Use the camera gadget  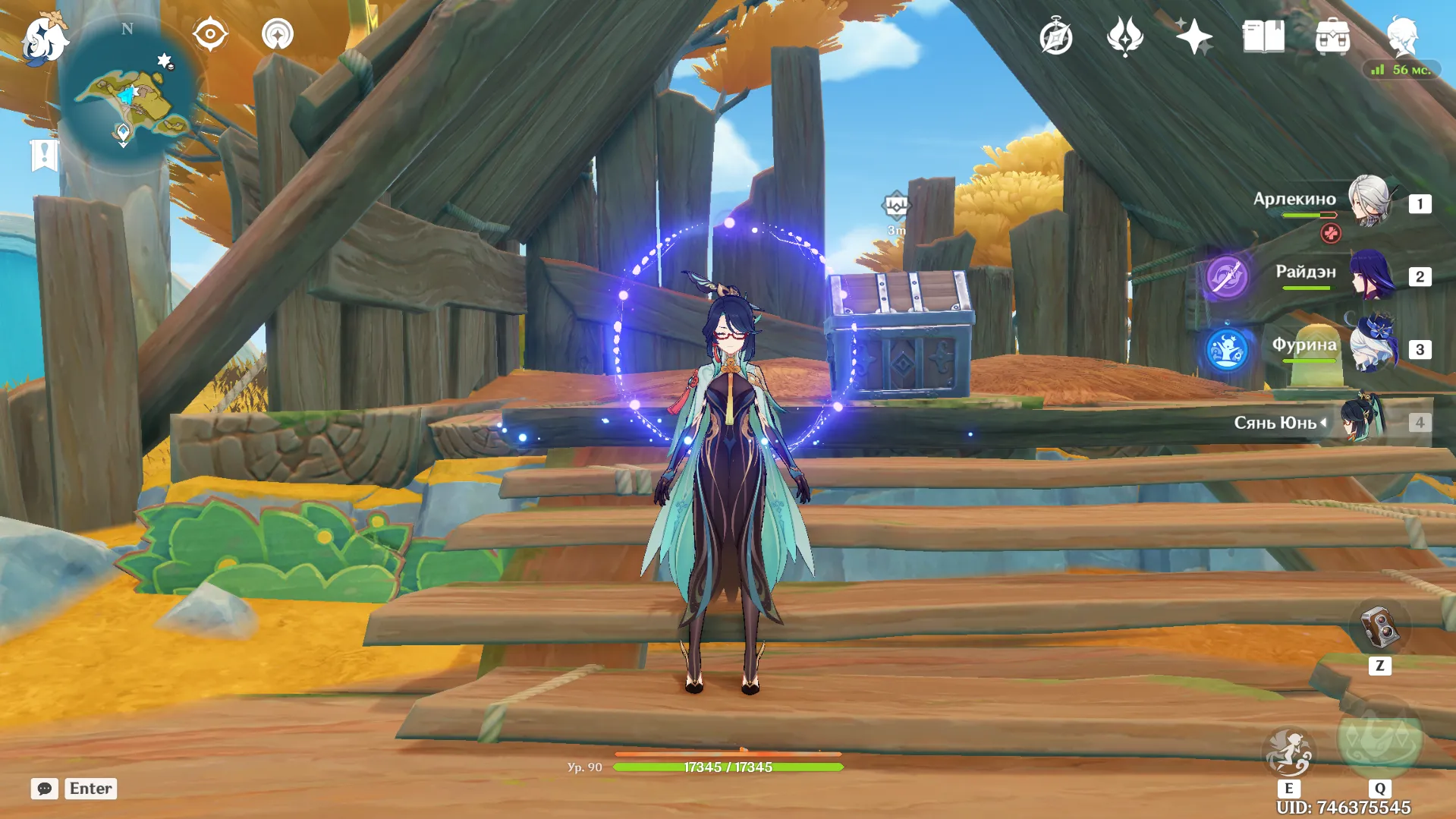(1379, 628)
